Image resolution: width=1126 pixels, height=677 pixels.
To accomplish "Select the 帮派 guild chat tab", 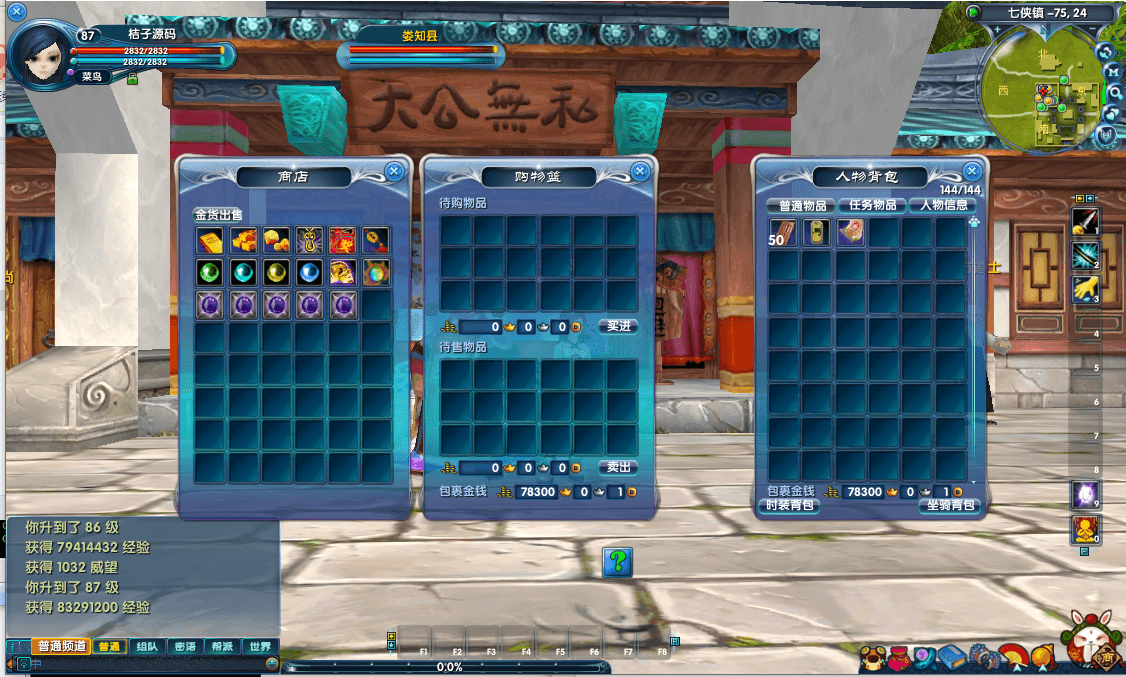I will tap(222, 647).
